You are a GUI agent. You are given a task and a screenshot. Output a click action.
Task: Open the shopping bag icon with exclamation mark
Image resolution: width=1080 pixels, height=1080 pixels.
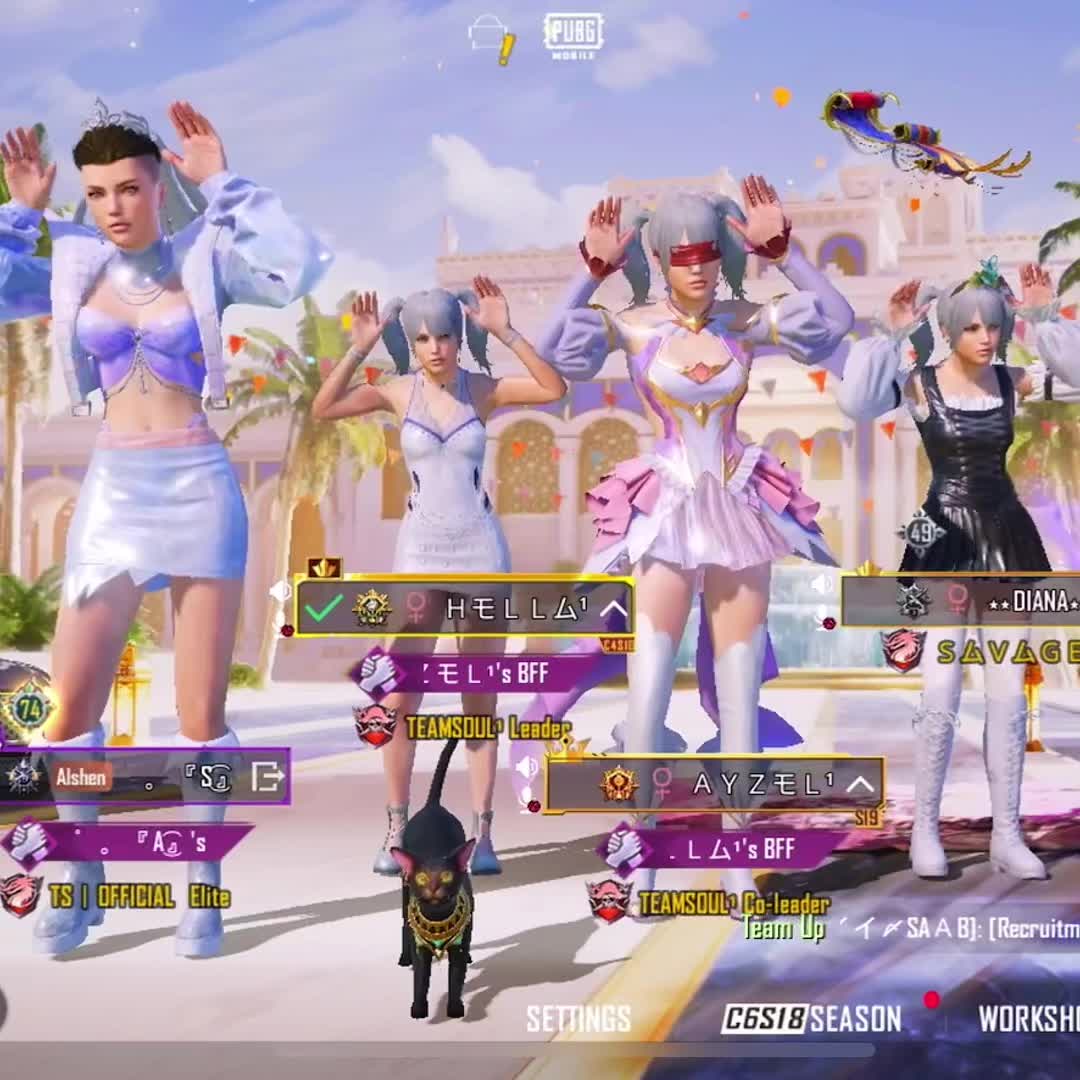click(491, 38)
